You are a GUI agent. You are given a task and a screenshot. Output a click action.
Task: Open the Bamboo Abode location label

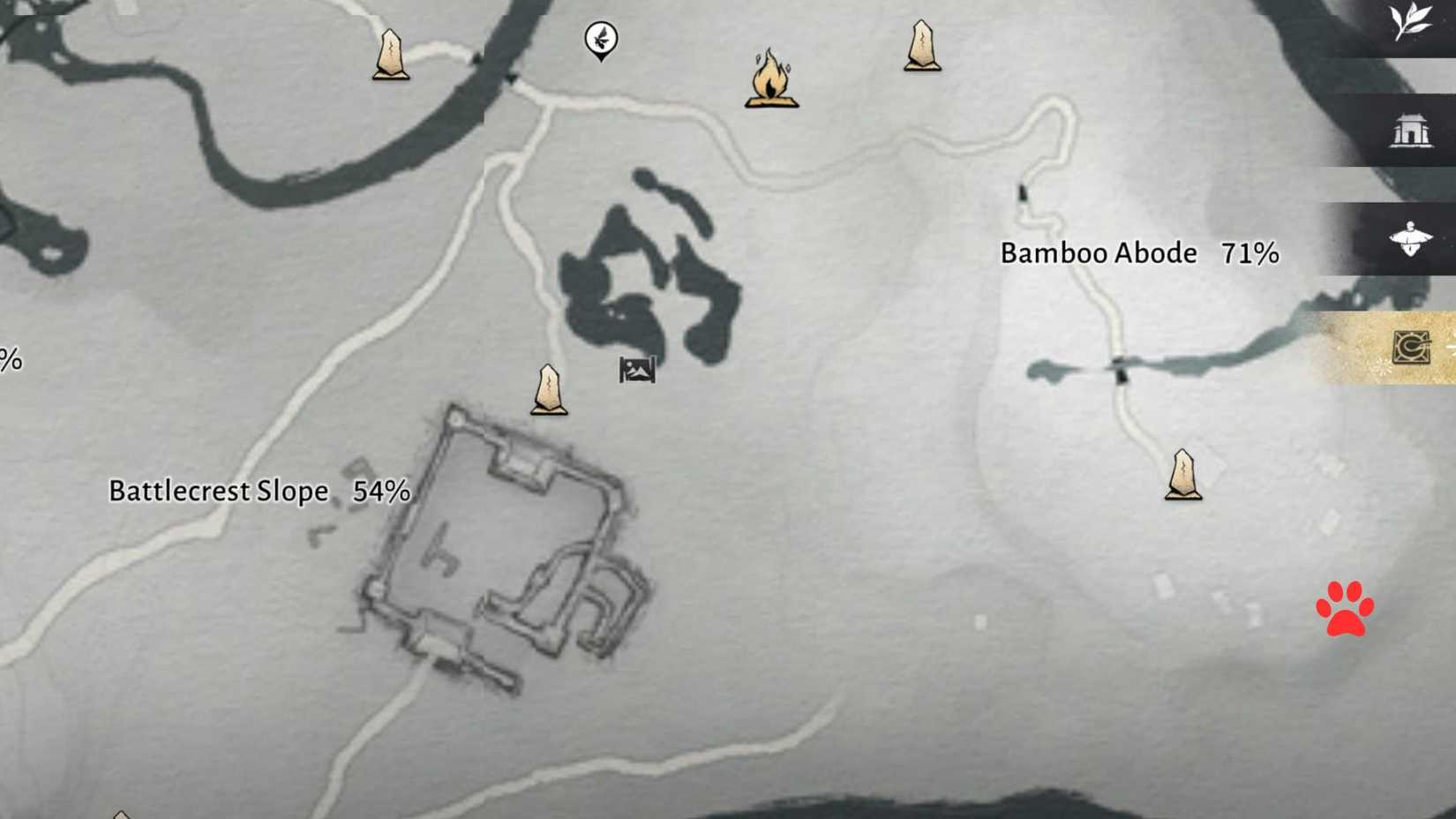pyautogui.click(x=1099, y=253)
